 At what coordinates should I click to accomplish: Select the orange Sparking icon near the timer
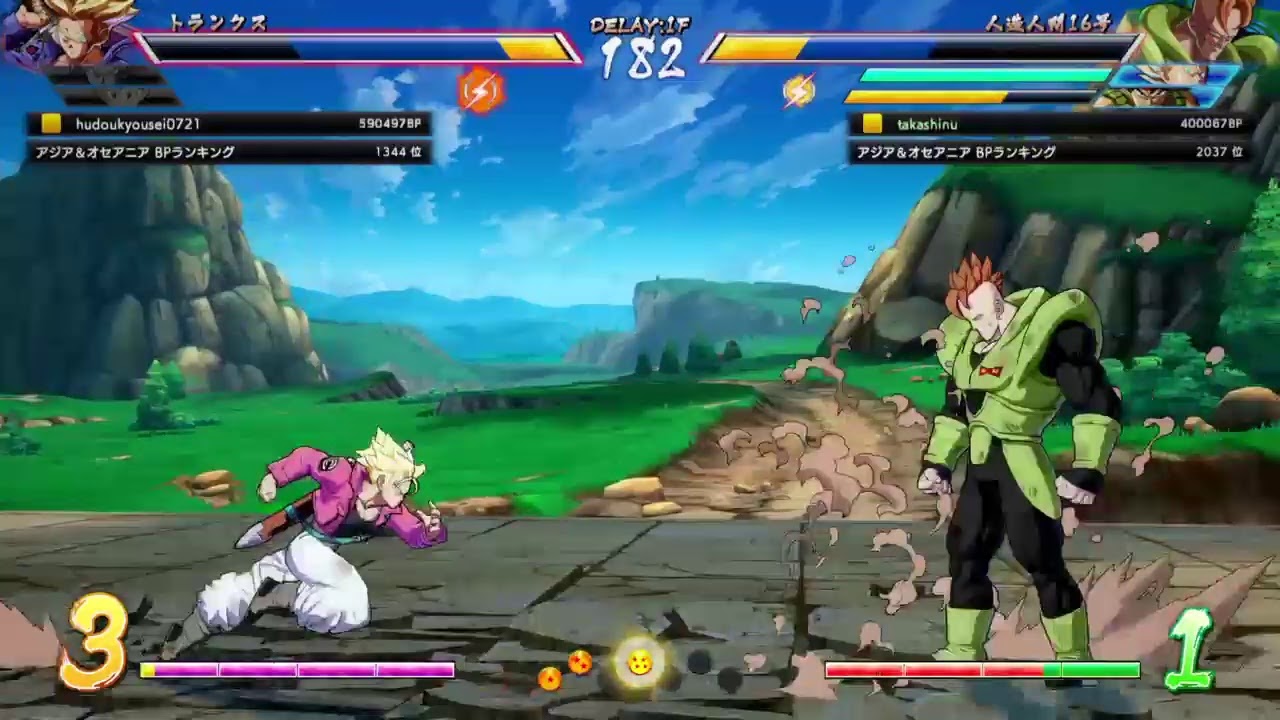click(480, 88)
